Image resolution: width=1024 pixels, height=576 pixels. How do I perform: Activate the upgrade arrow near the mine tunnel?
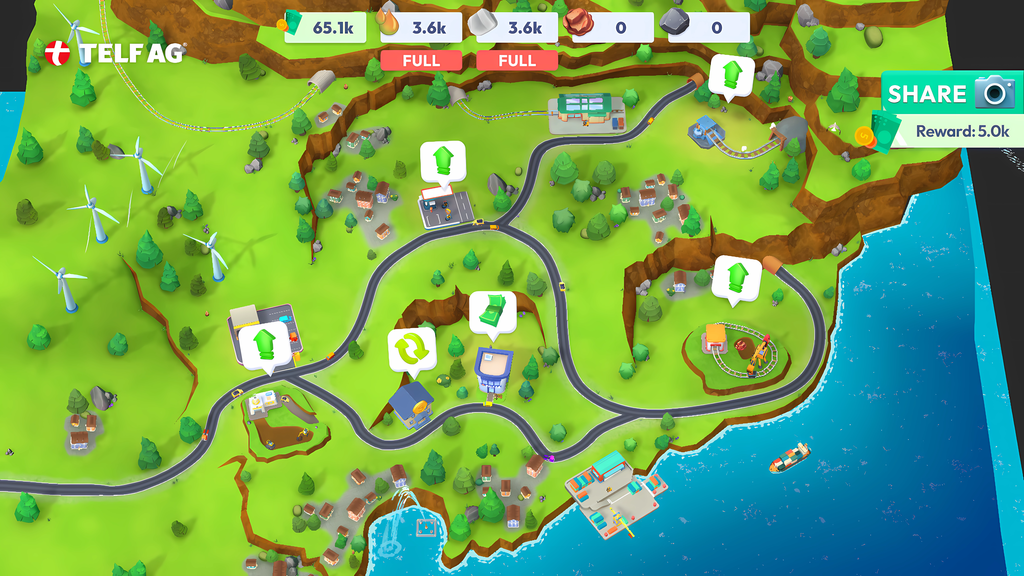click(732, 76)
